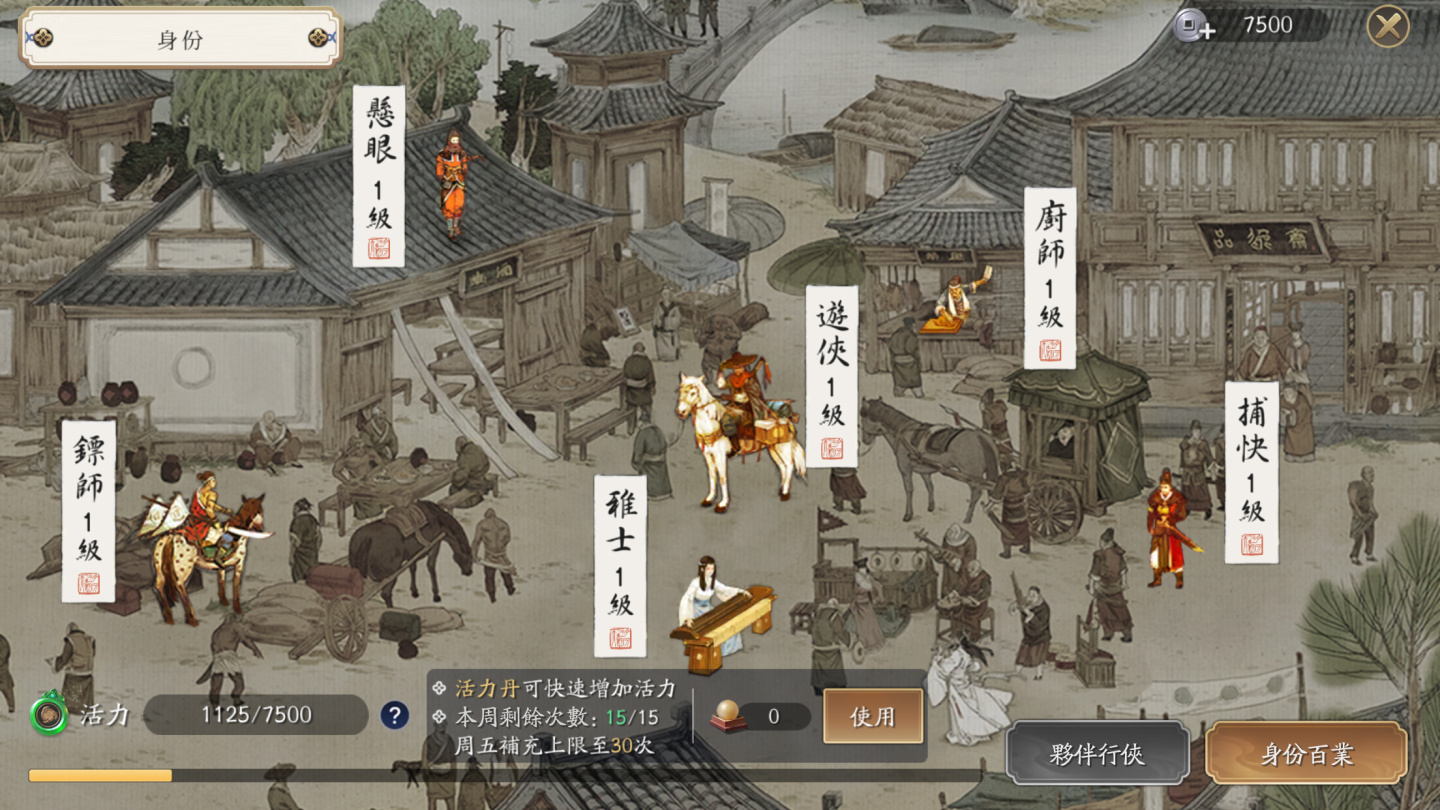The height and width of the screenshot is (810, 1440).
Task: Show vitality help with the question mark
Action: (394, 715)
